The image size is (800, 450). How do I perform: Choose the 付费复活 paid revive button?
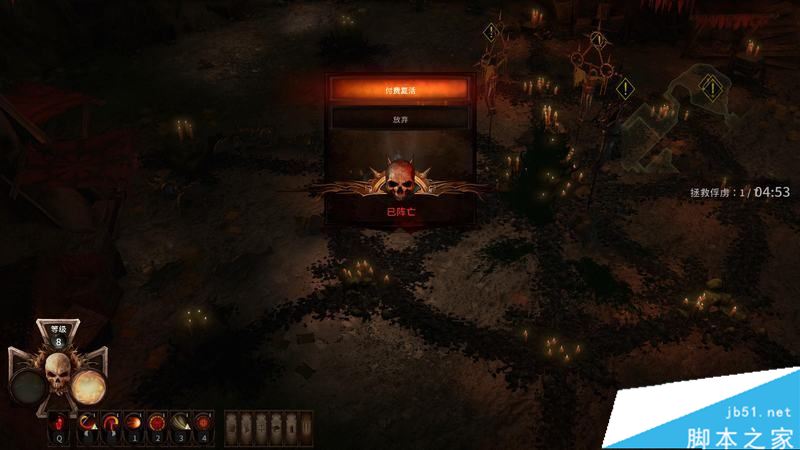point(400,90)
